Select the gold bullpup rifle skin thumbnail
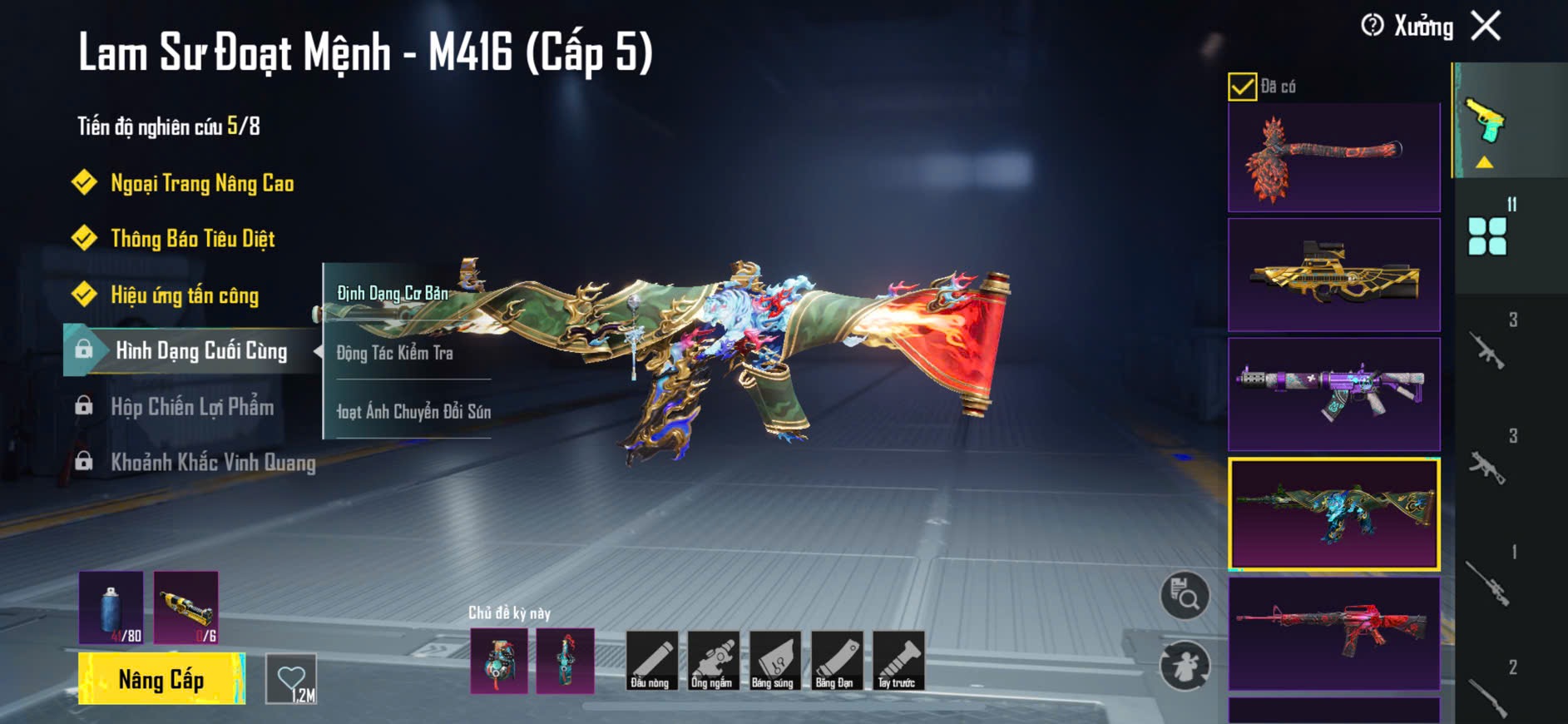This screenshot has height=724, width=1568. point(1333,275)
